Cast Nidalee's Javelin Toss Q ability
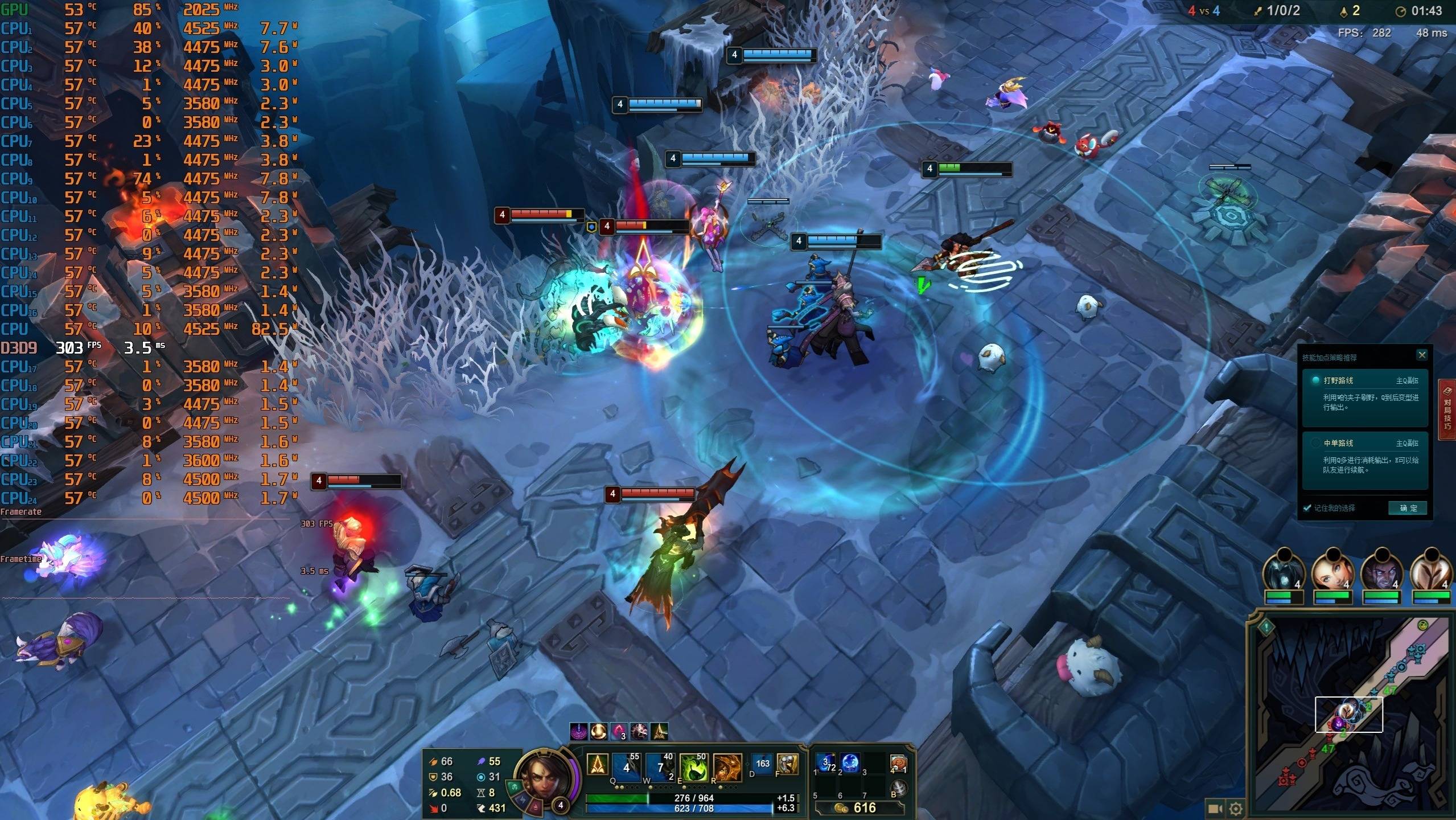The height and width of the screenshot is (820, 1456). click(x=627, y=767)
